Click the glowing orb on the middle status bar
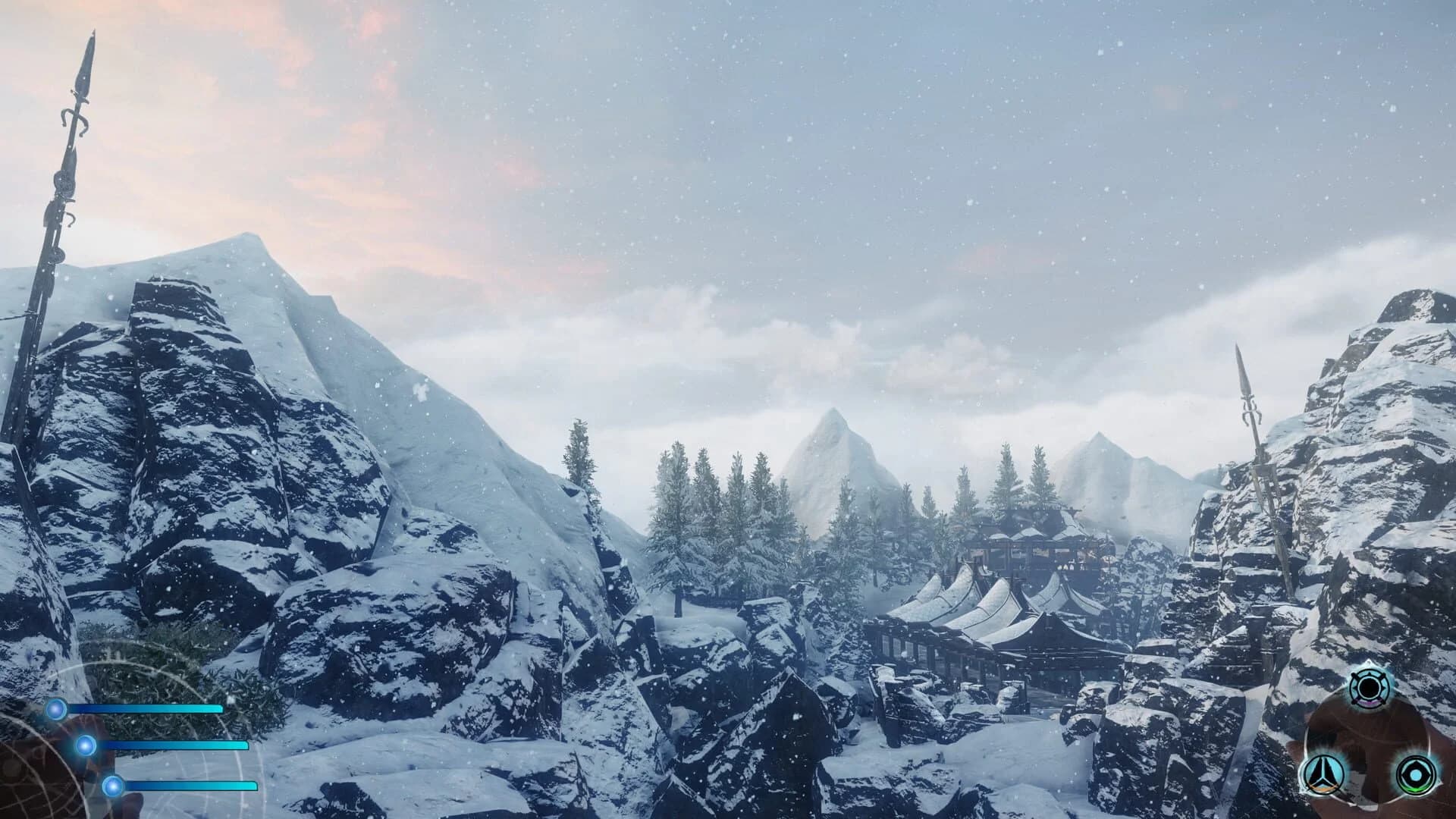1456x819 pixels. [x=85, y=745]
